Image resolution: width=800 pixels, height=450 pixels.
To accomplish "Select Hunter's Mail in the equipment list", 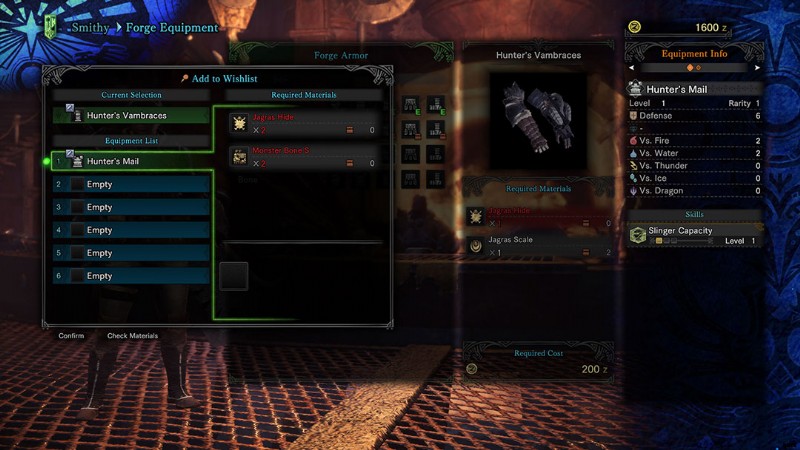I will pyautogui.click(x=131, y=161).
